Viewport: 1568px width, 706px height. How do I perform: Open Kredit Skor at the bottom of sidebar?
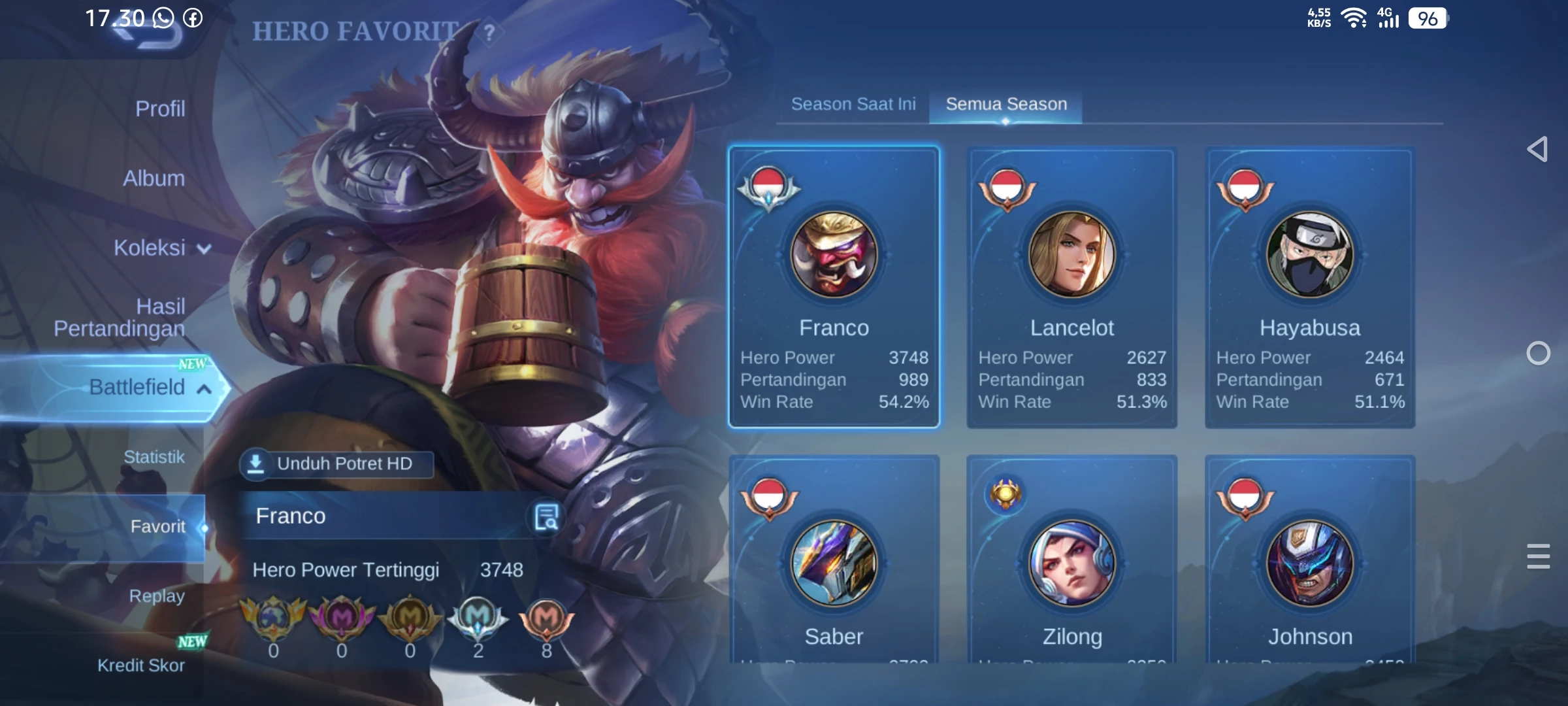coord(142,665)
